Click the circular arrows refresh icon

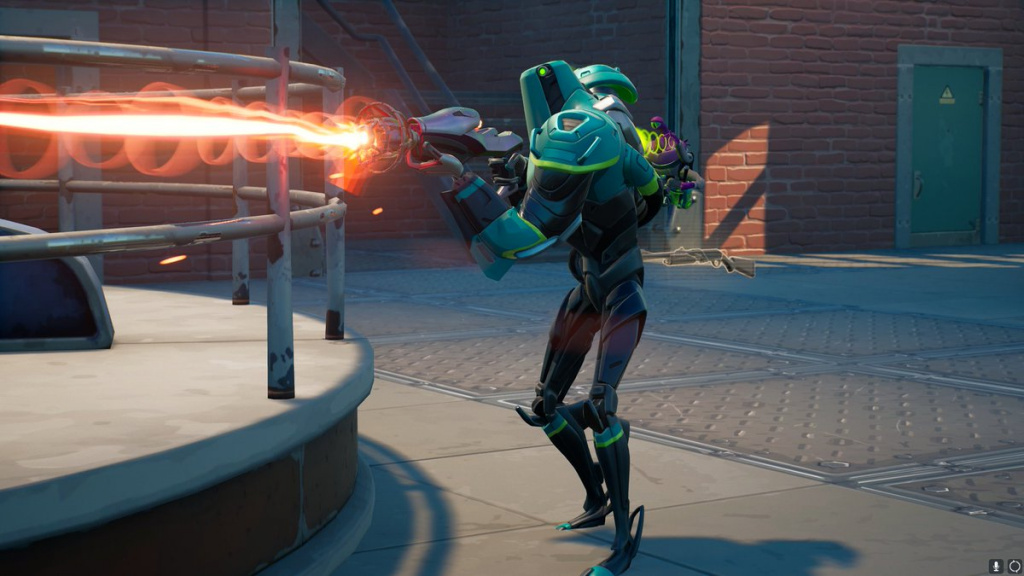tap(1013, 566)
